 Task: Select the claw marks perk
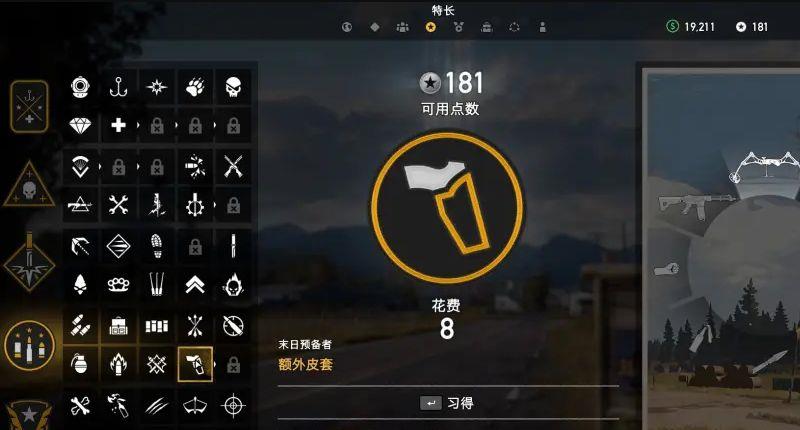coord(157,405)
